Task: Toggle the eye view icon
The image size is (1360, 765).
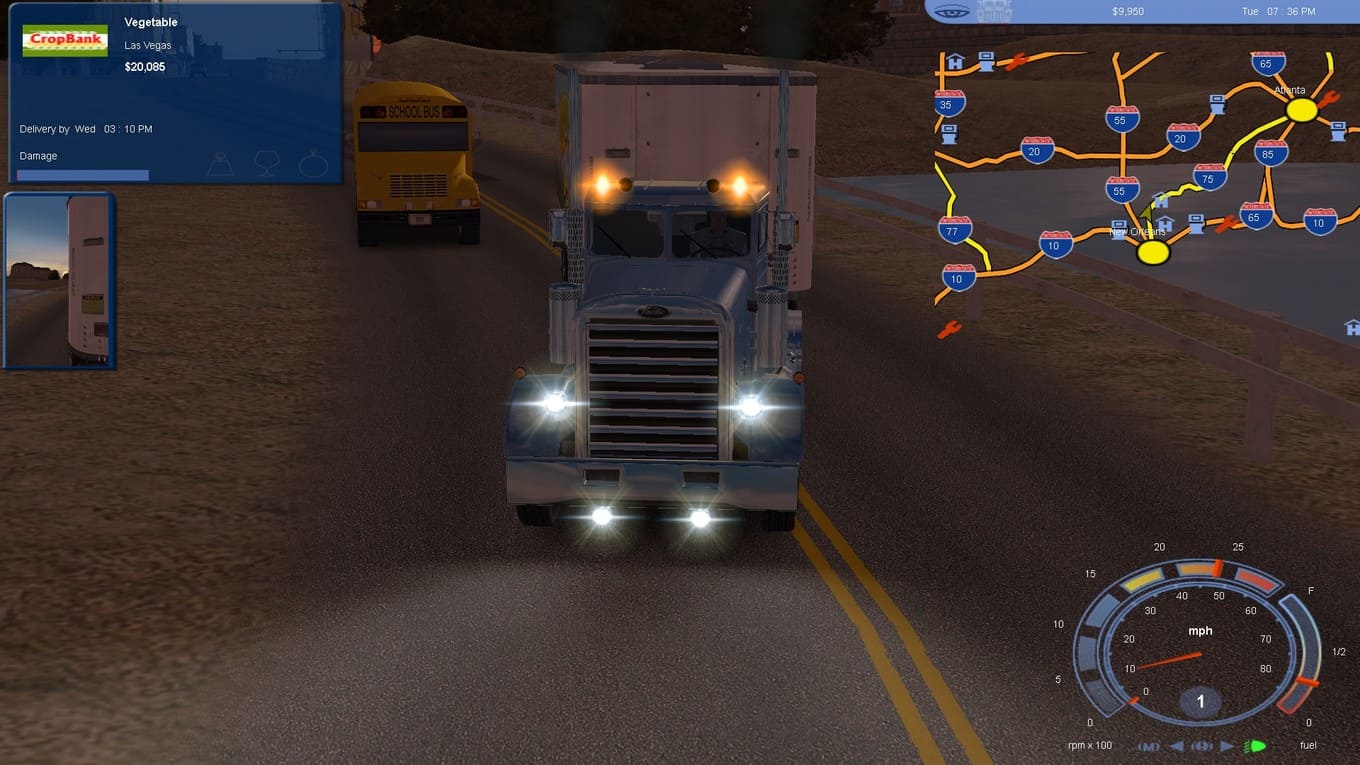Action: point(950,11)
